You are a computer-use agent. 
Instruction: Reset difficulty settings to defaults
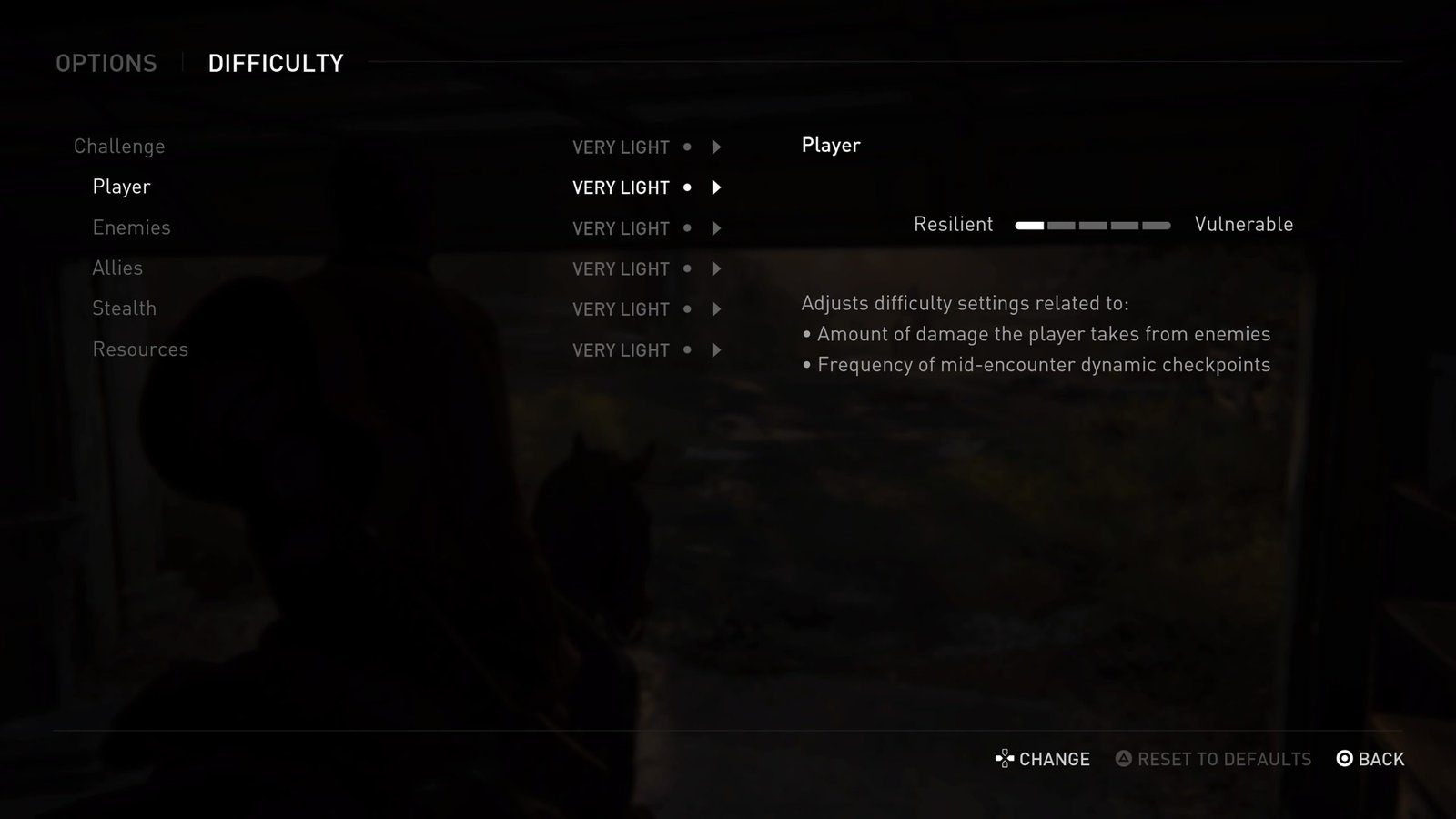1214,759
